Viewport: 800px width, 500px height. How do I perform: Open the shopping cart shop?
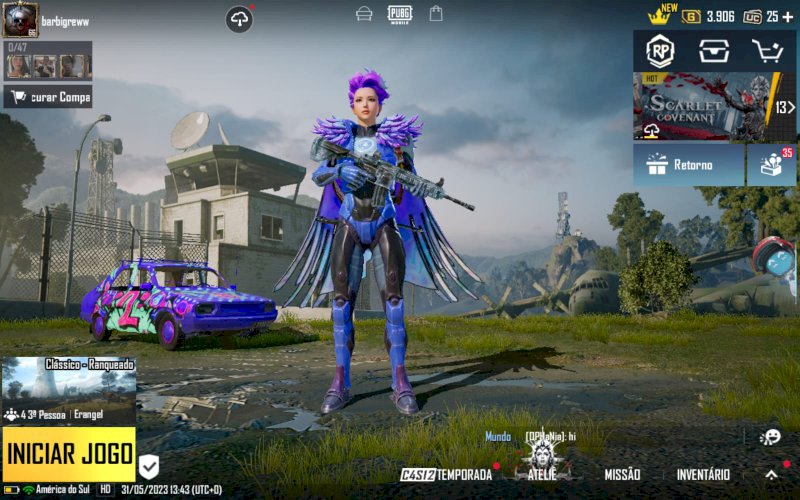[768, 51]
